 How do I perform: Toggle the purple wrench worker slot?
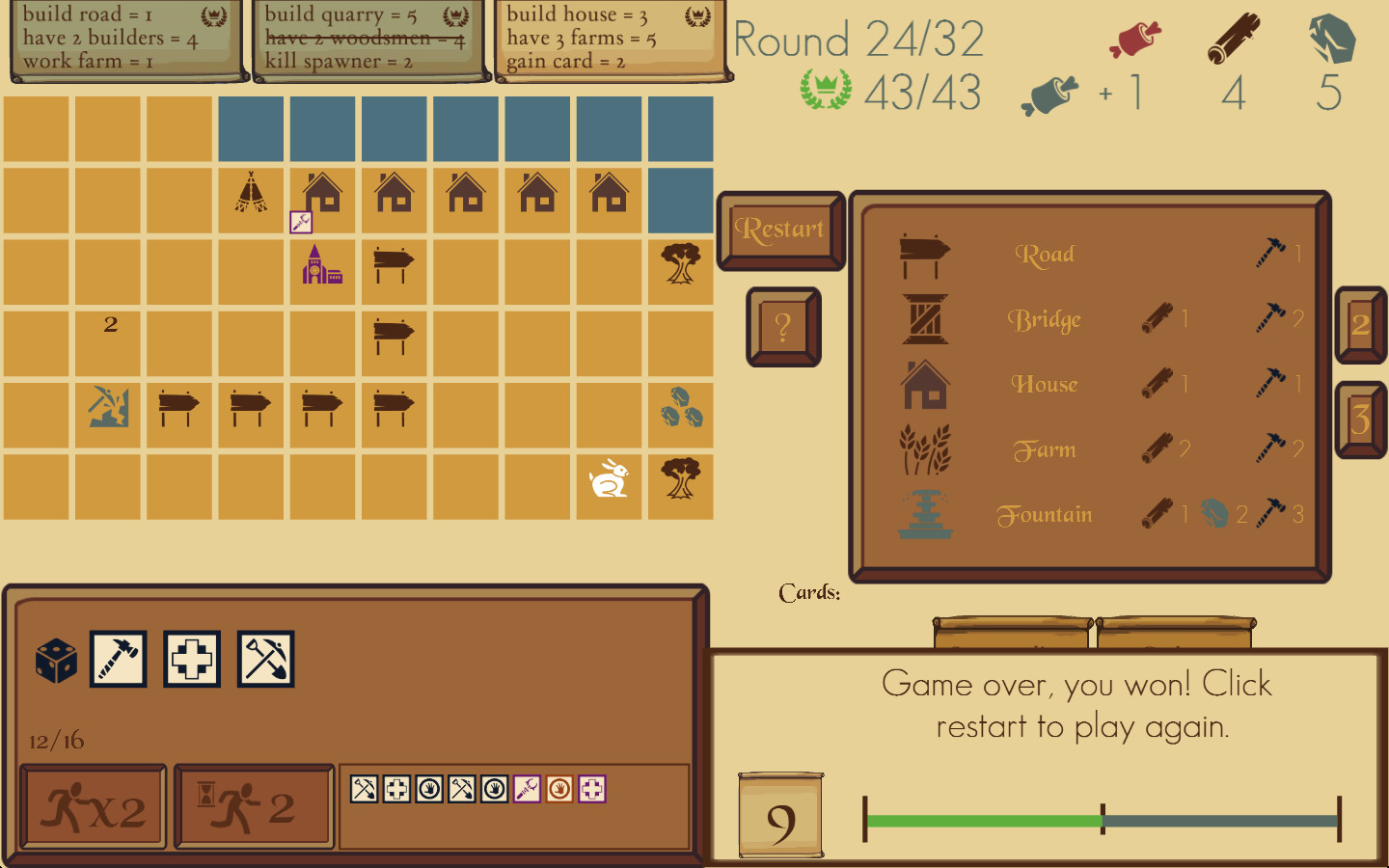coord(526,789)
